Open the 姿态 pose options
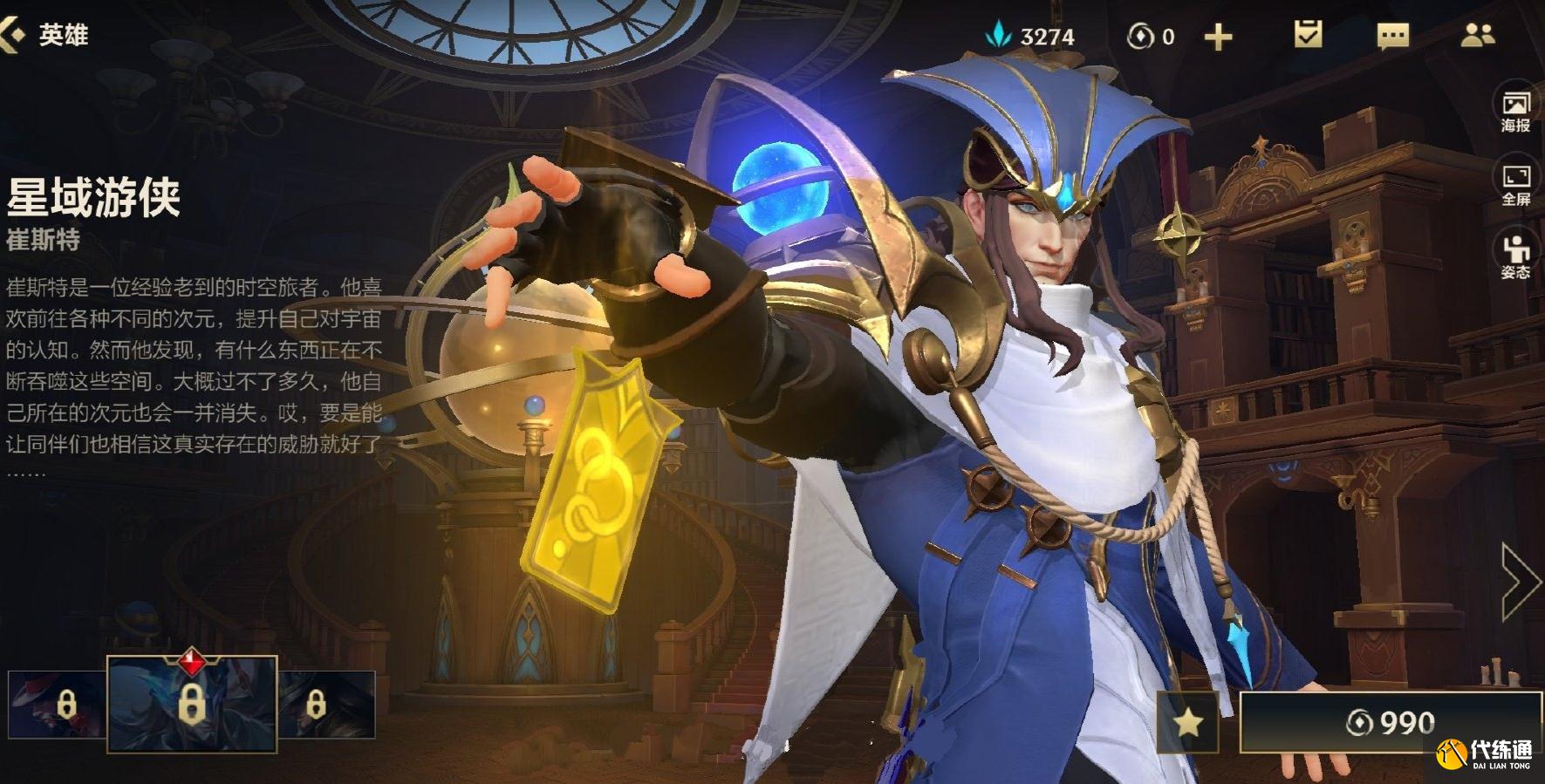The width and height of the screenshot is (1545, 784). pos(1516,256)
